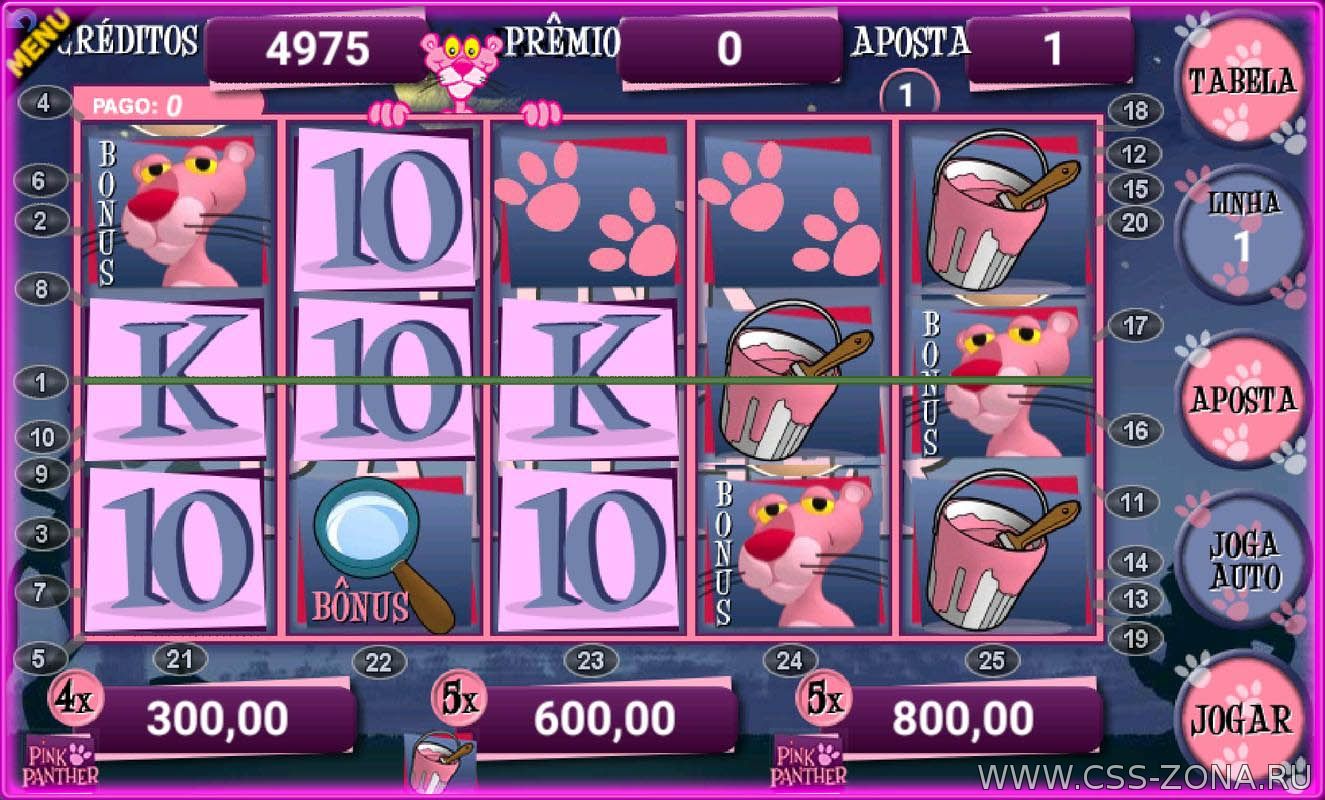This screenshot has width=1325, height=800.
Task: Raise the bet with the APOSTA button
Action: pos(1242,398)
